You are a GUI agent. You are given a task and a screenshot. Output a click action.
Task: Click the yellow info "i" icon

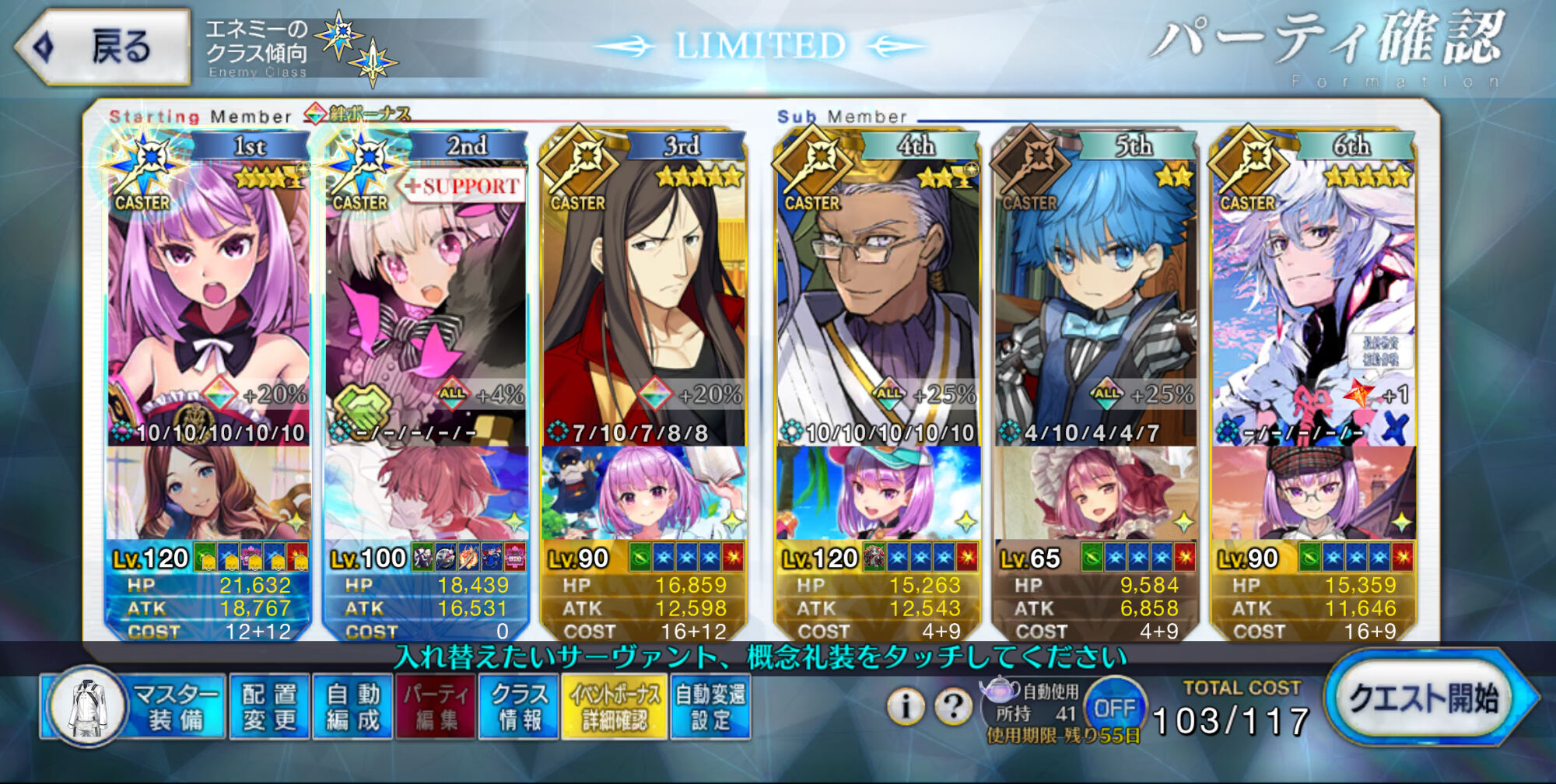(x=905, y=706)
